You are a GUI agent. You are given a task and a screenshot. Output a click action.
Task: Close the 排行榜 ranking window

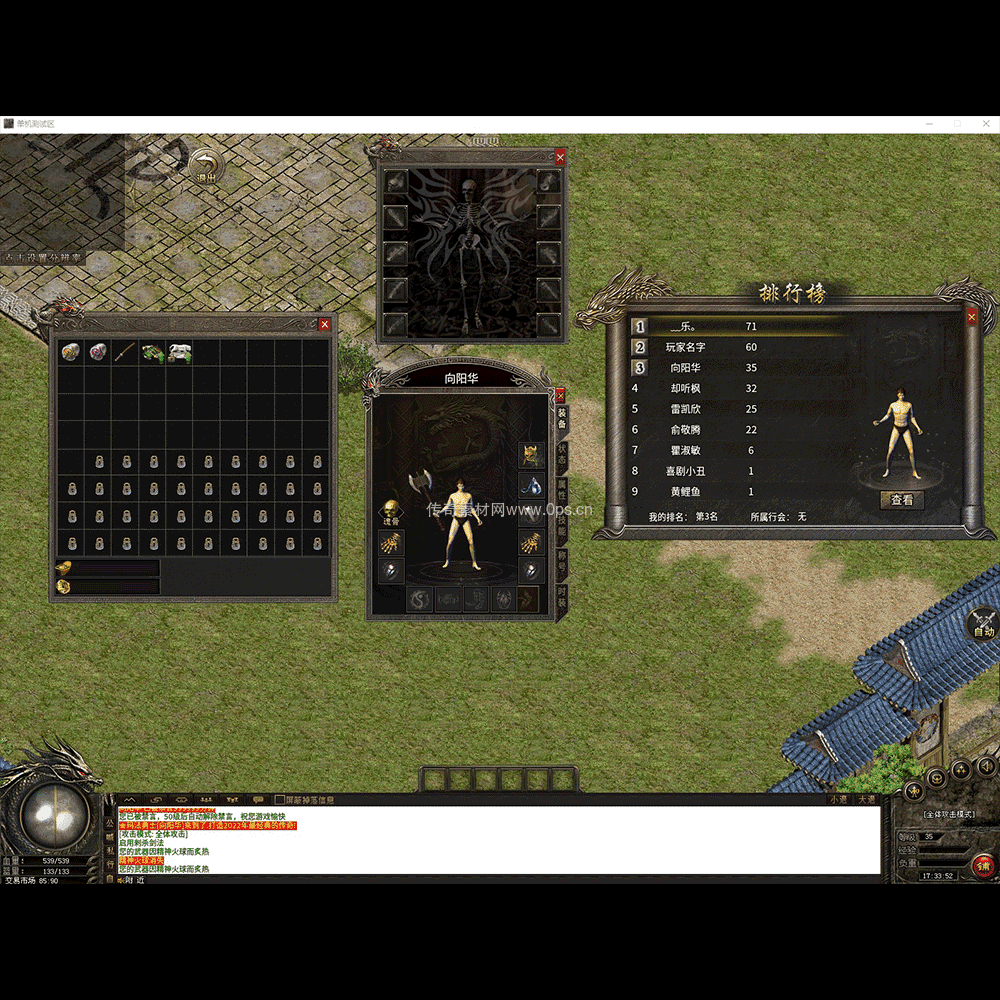(x=972, y=317)
